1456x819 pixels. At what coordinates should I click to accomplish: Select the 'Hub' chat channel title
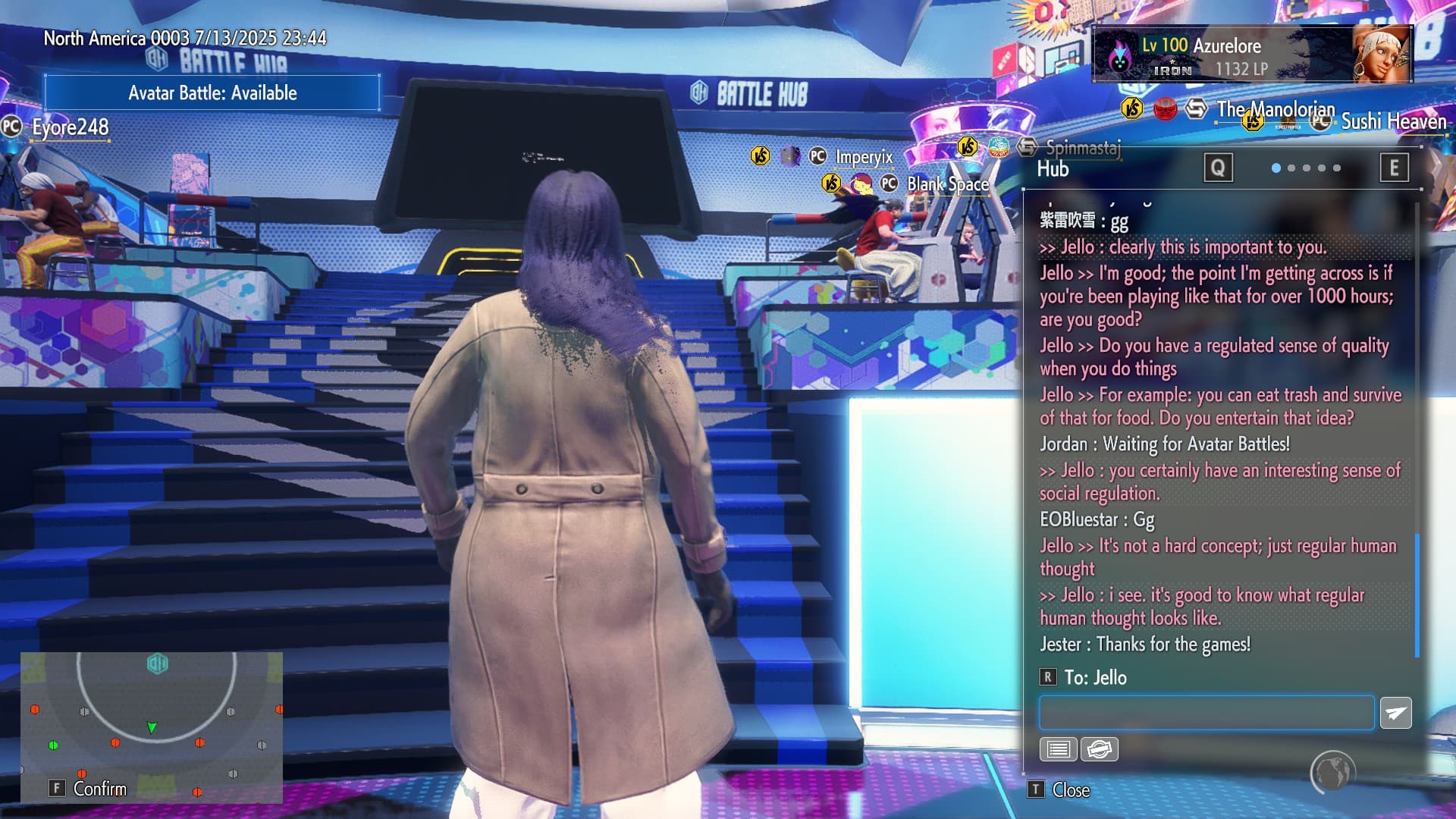click(x=1053, y=169)
